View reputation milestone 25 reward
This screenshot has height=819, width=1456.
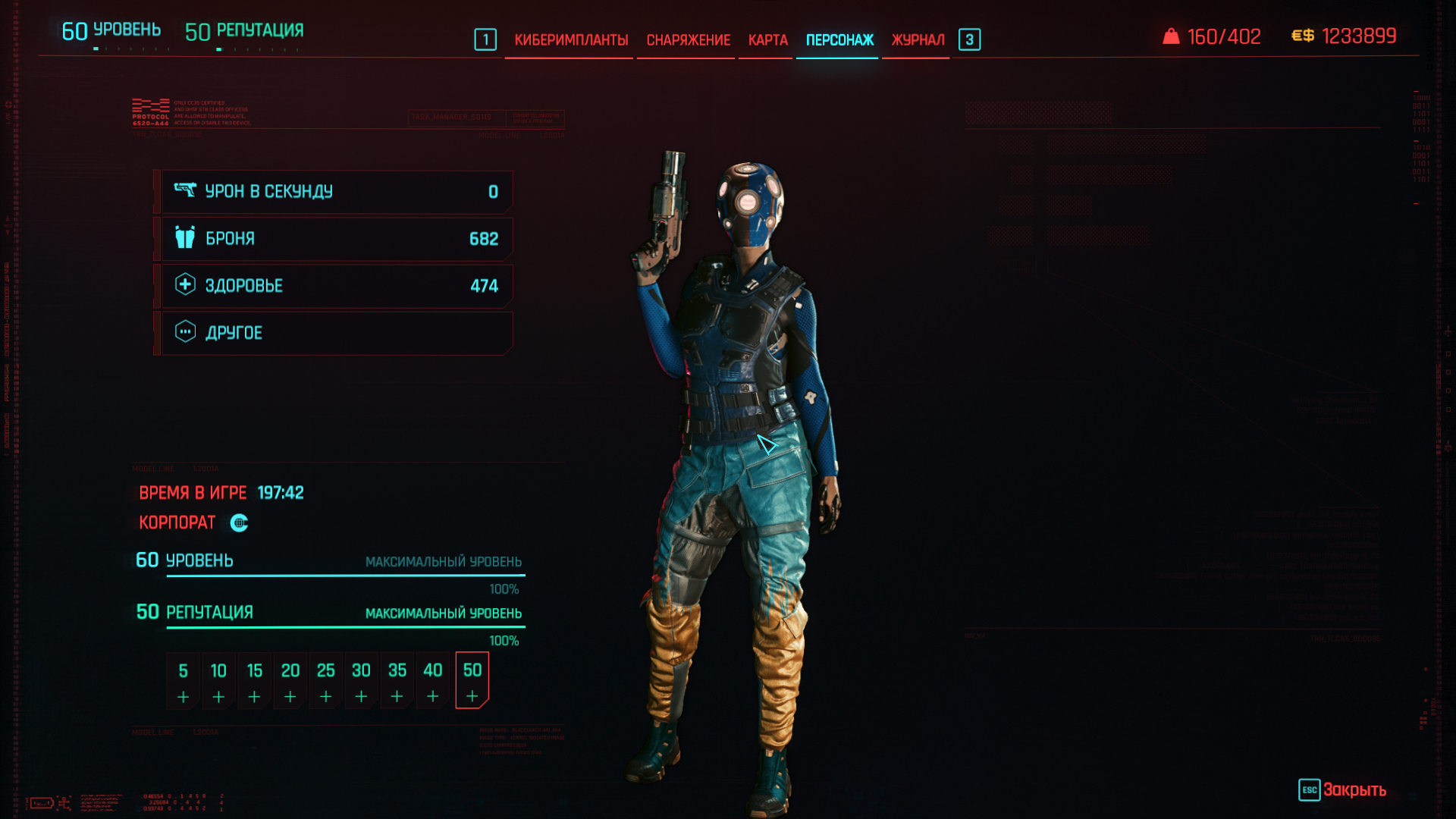(325, 681)
